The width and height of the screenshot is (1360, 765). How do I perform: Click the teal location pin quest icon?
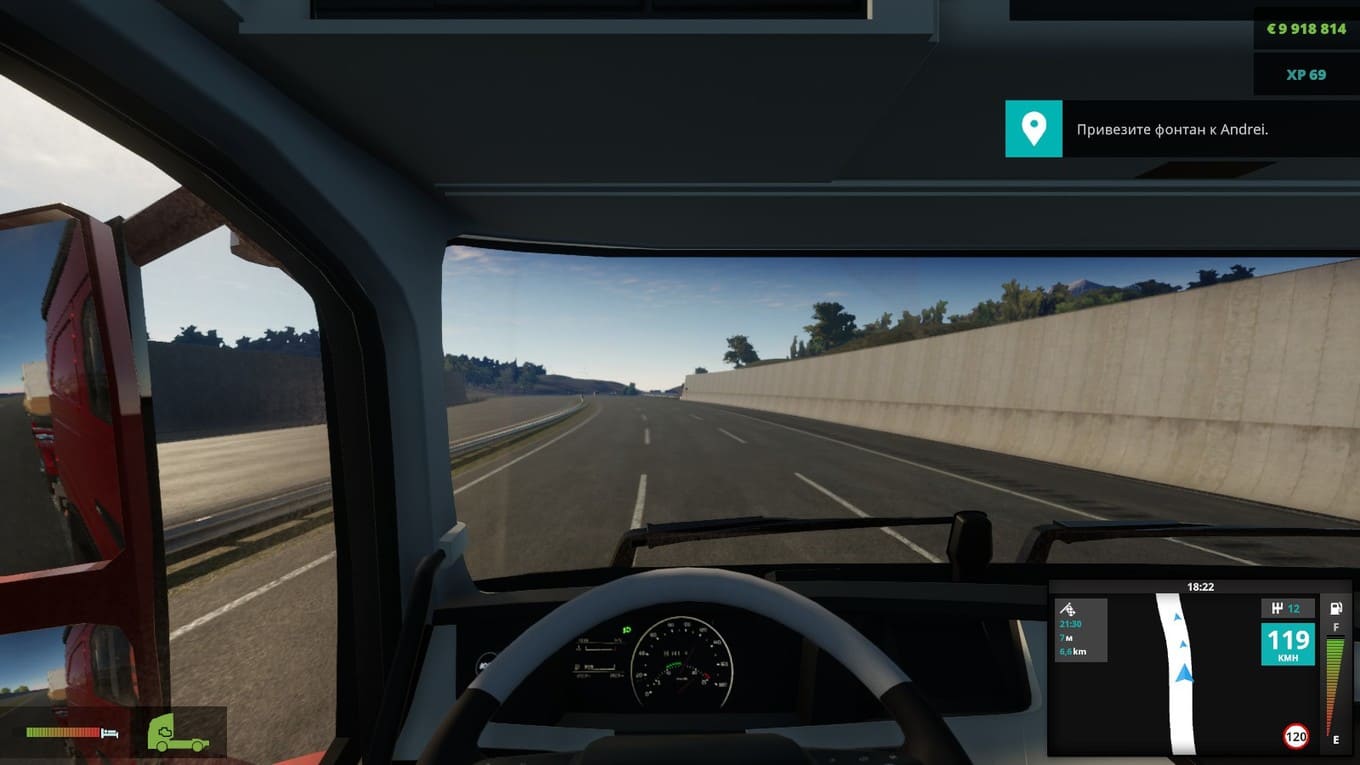(1033, 128)
